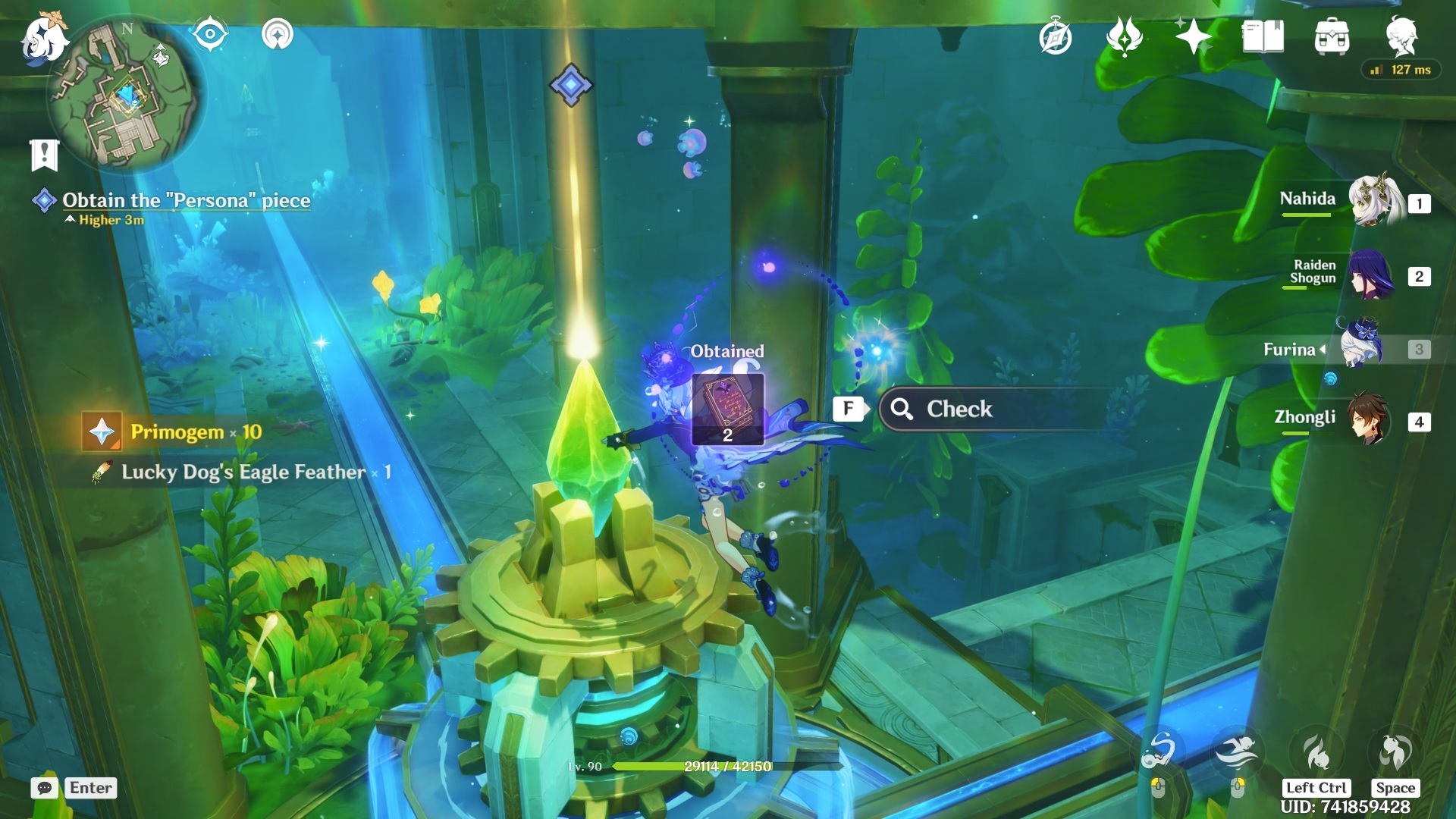Open the backpack inventory

point(1332,36)
